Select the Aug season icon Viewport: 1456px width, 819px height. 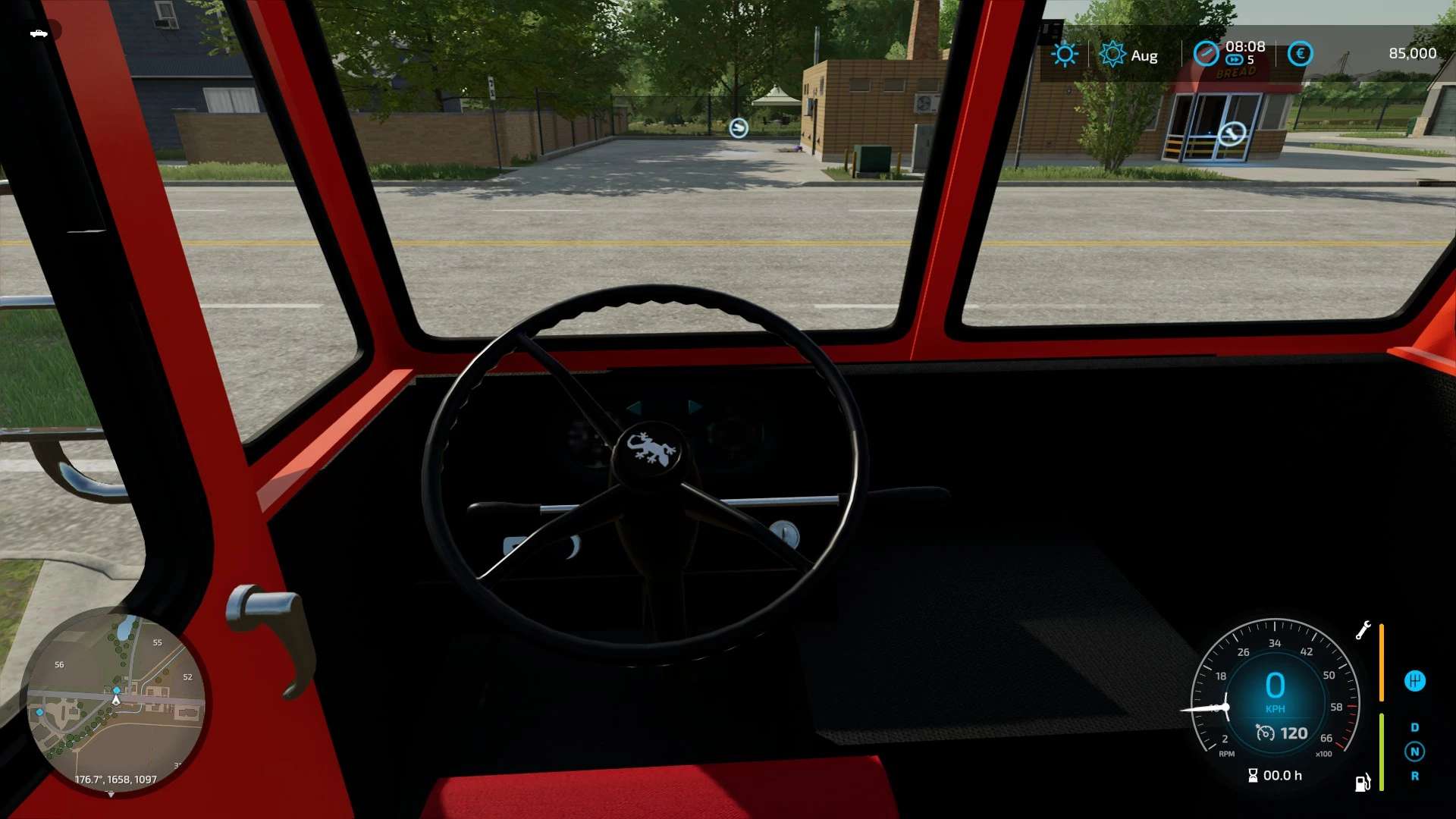point(1112,54)
